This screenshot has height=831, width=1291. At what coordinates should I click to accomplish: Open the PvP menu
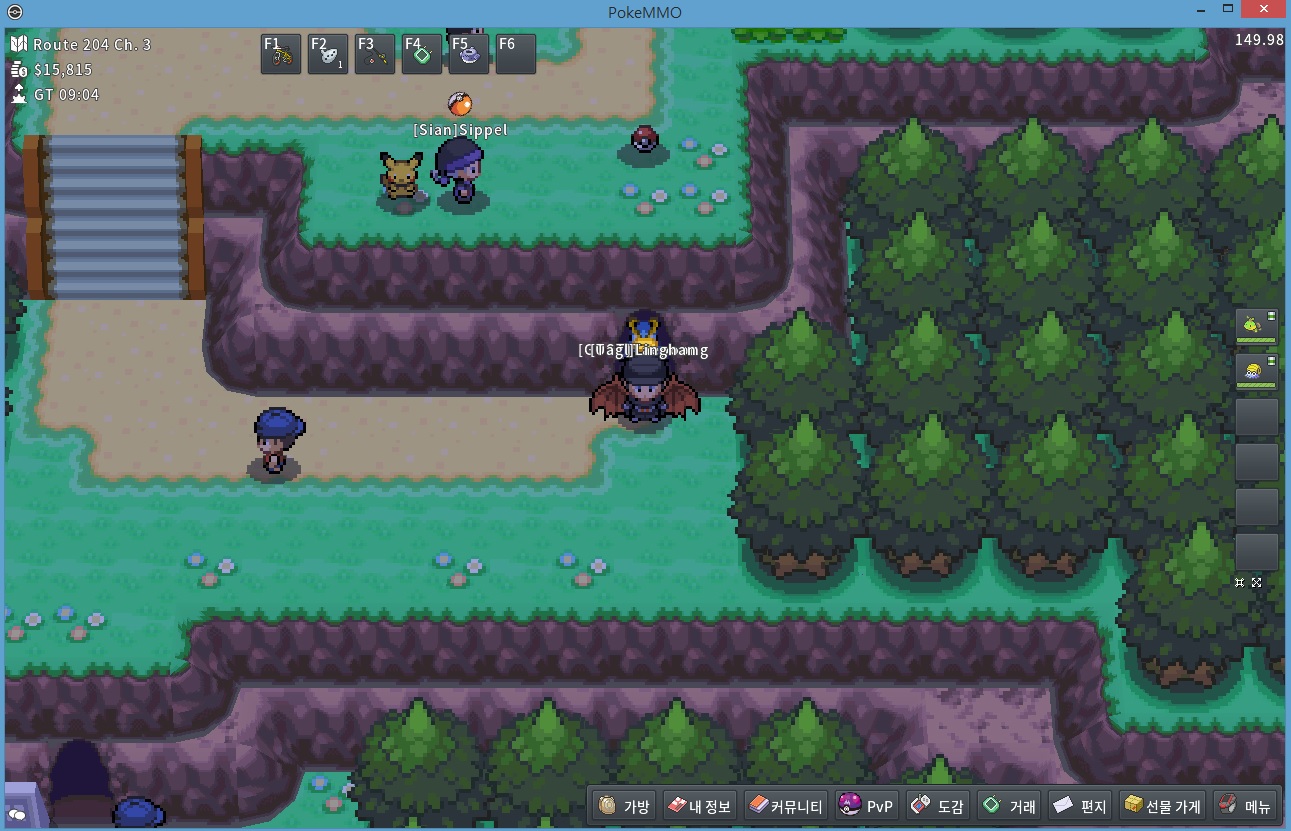pyautogui.click(x=867, y=806)
